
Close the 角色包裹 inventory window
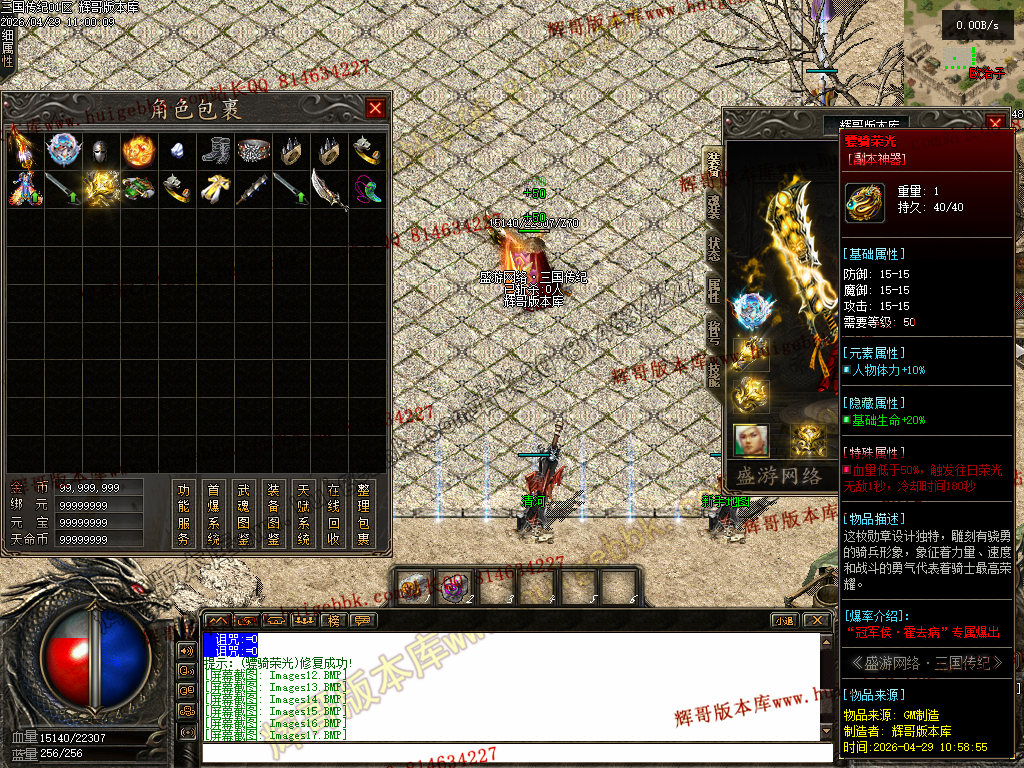(x=375, y=108)
